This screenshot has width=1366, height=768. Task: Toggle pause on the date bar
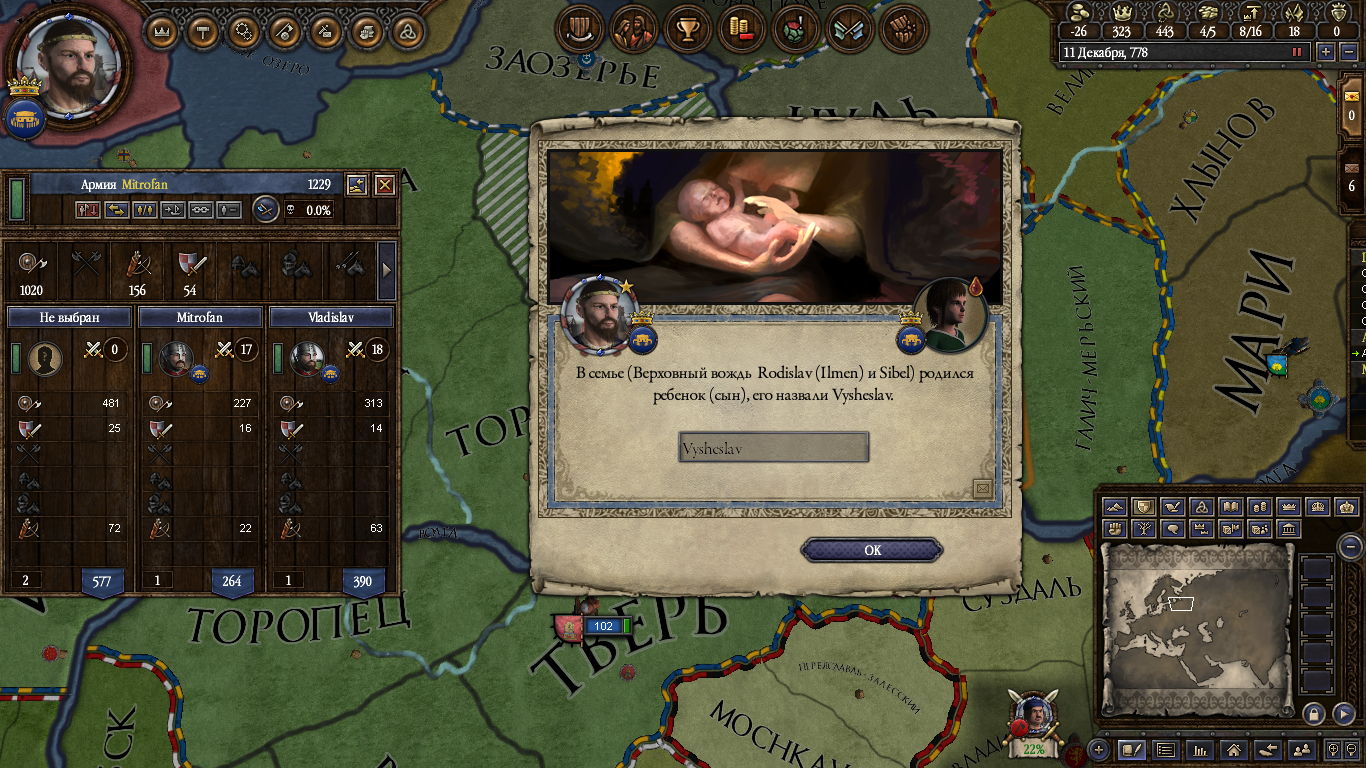click(x=1298, y=52)
